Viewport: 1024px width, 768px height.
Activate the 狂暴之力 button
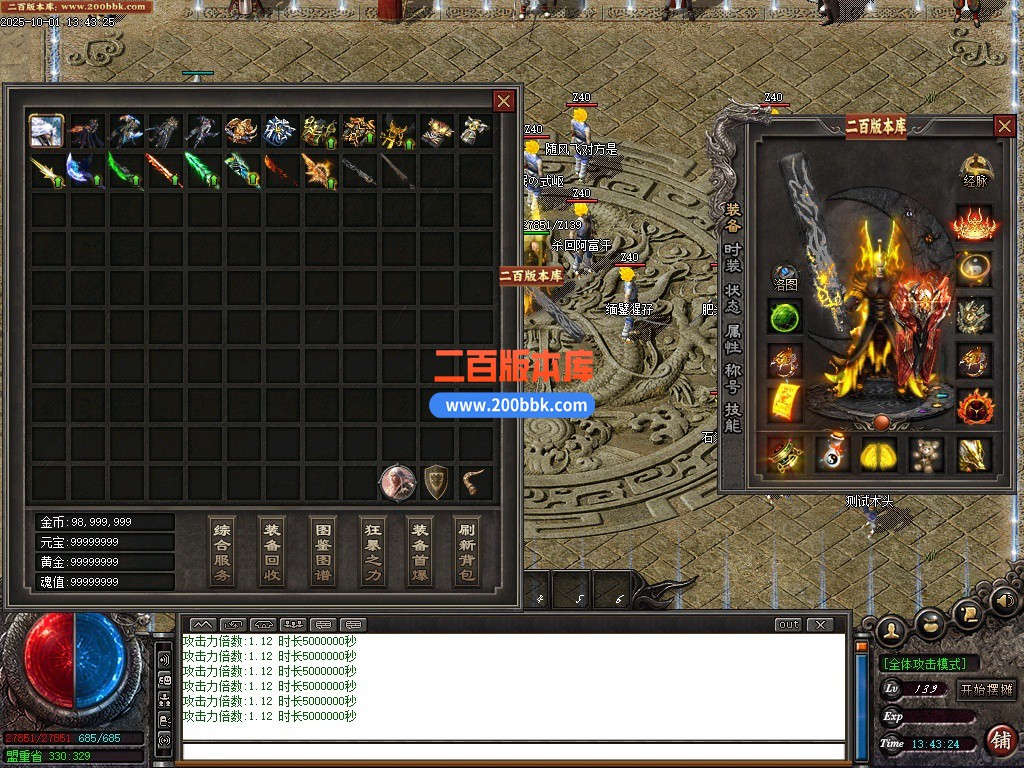pyautogui.click(x=373, y=551)
